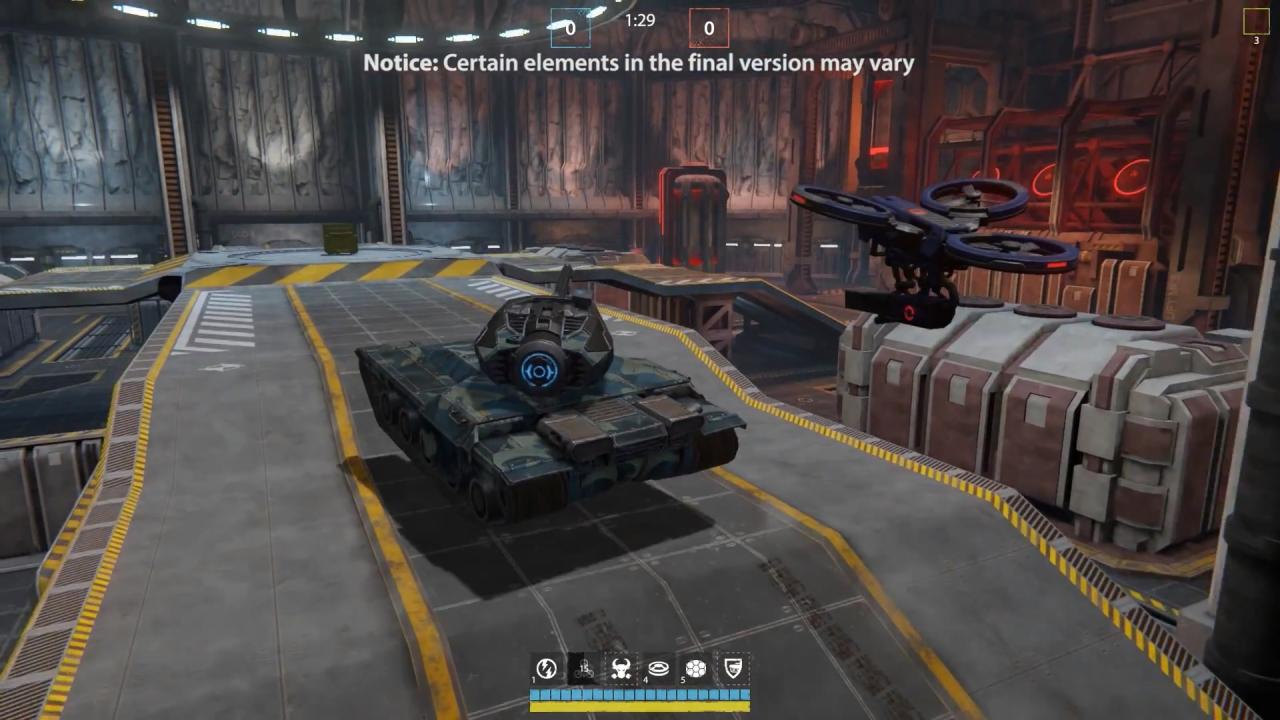The height and width of the screenshot is (720, 1280).
Task: Use the ring-shaped disc ability
Action: 659,668
